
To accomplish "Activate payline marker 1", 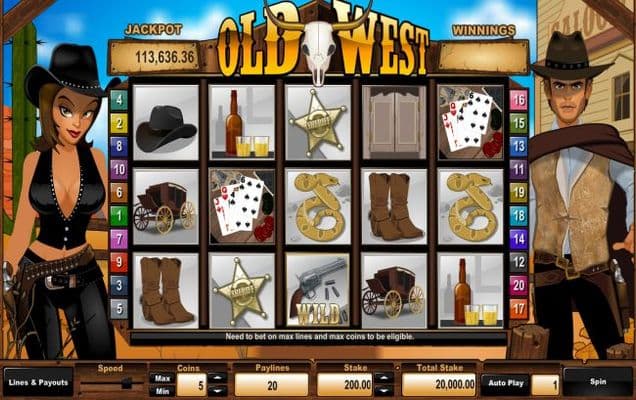I will pyautogui.click(x=118, y=215).
